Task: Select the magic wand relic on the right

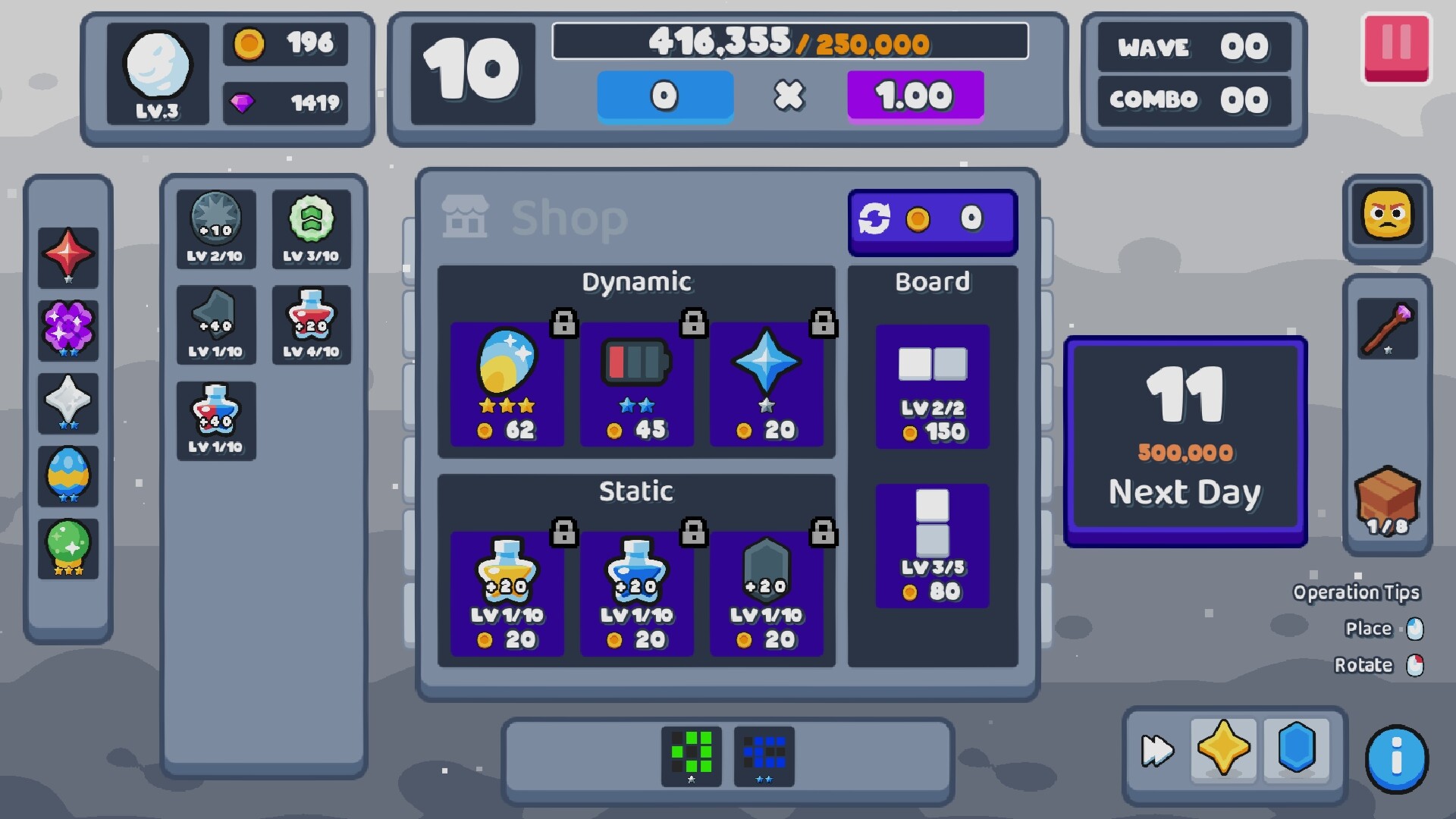Action: 1388,328
